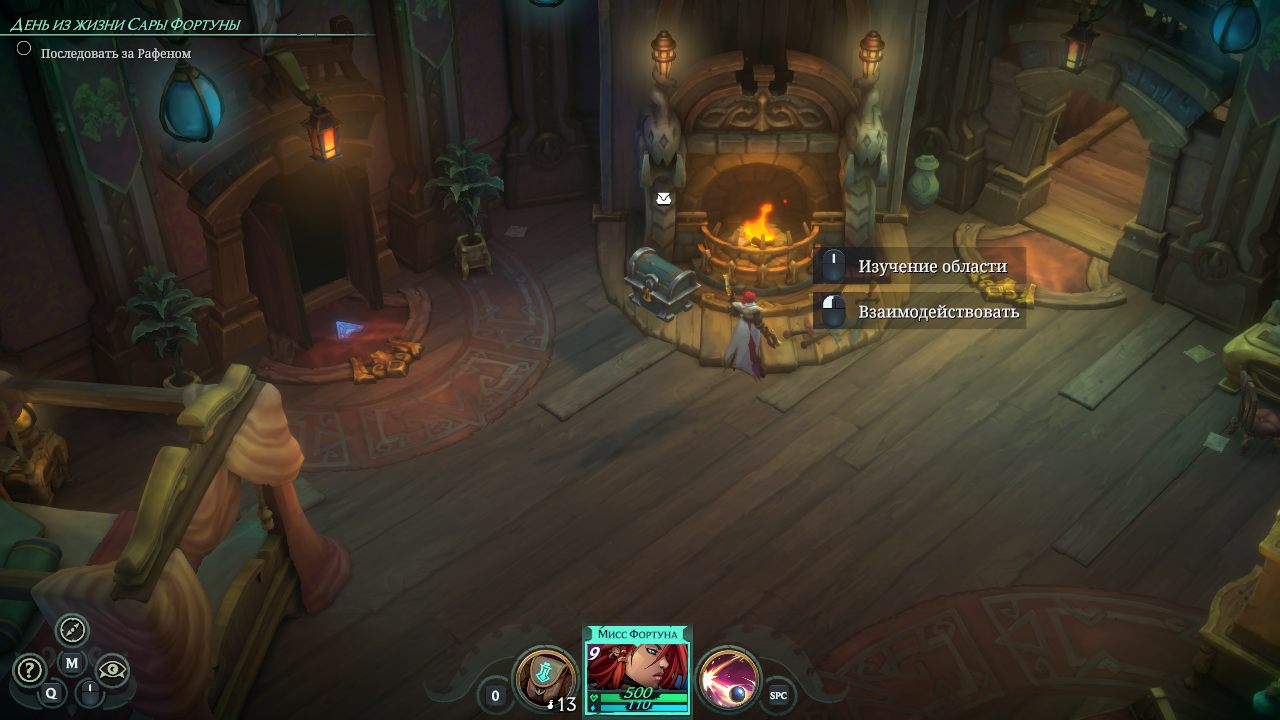Screen dimensions: 1280x720
Task: Select the Мисс Фортуна character nameplate
Action: pyautogui.click(x=638, y=634)
